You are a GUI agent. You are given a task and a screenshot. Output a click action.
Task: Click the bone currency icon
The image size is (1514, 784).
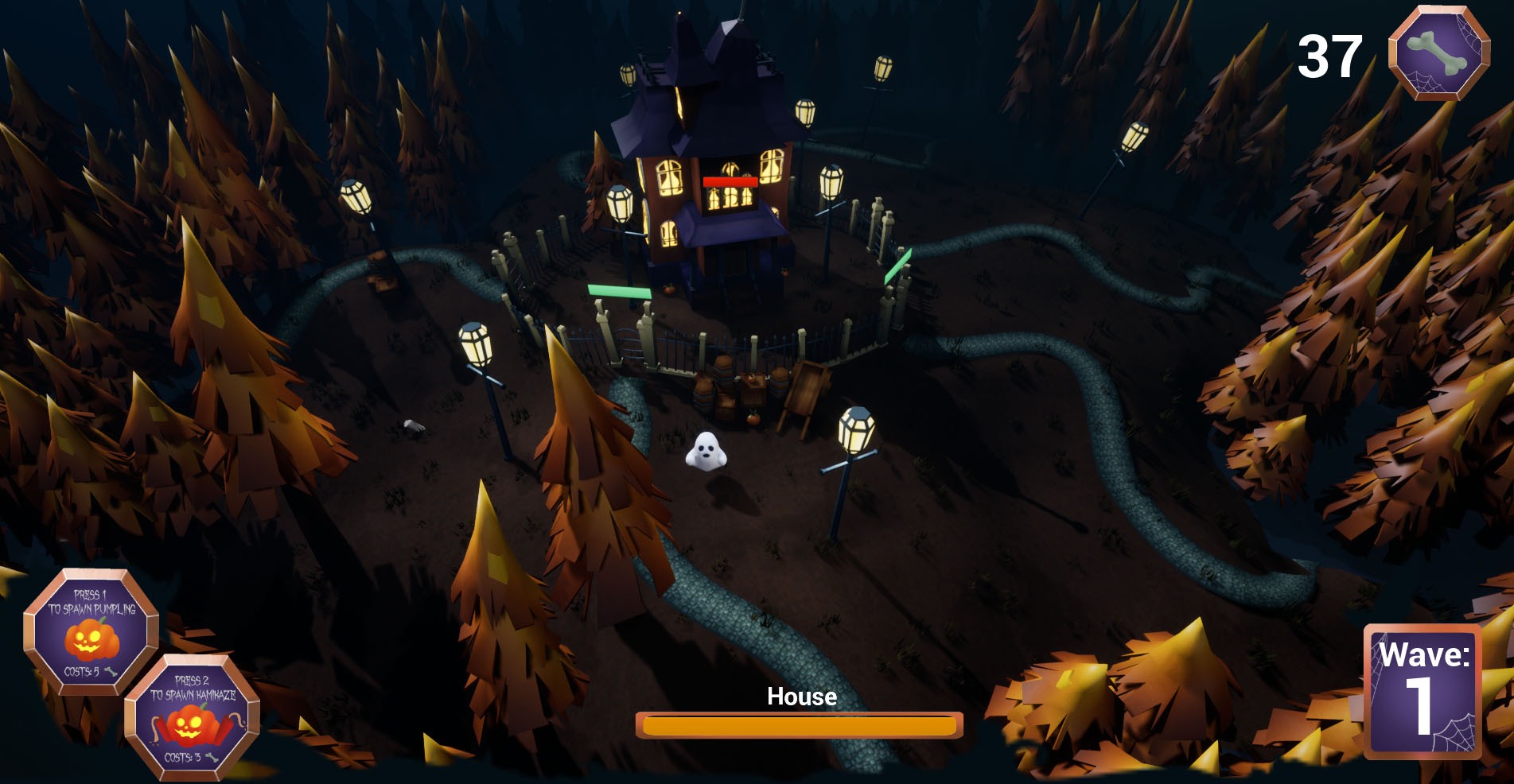(1438, 52)
